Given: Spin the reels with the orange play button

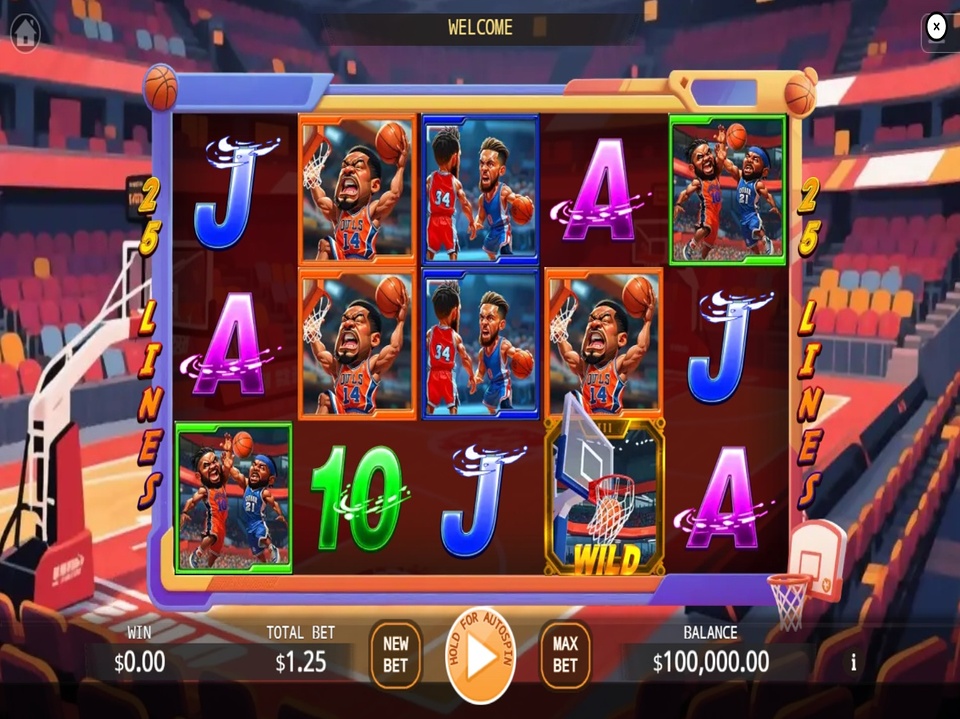Looking at the screenshot, I should (x=481, y=657).
